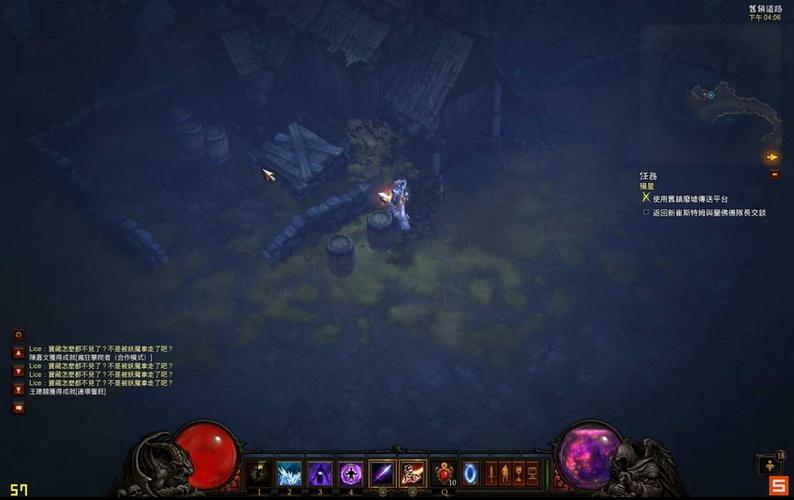The image size is (794, 500).
Task: Select the quest objective with the empty checkbox
Action: point(646,212)
